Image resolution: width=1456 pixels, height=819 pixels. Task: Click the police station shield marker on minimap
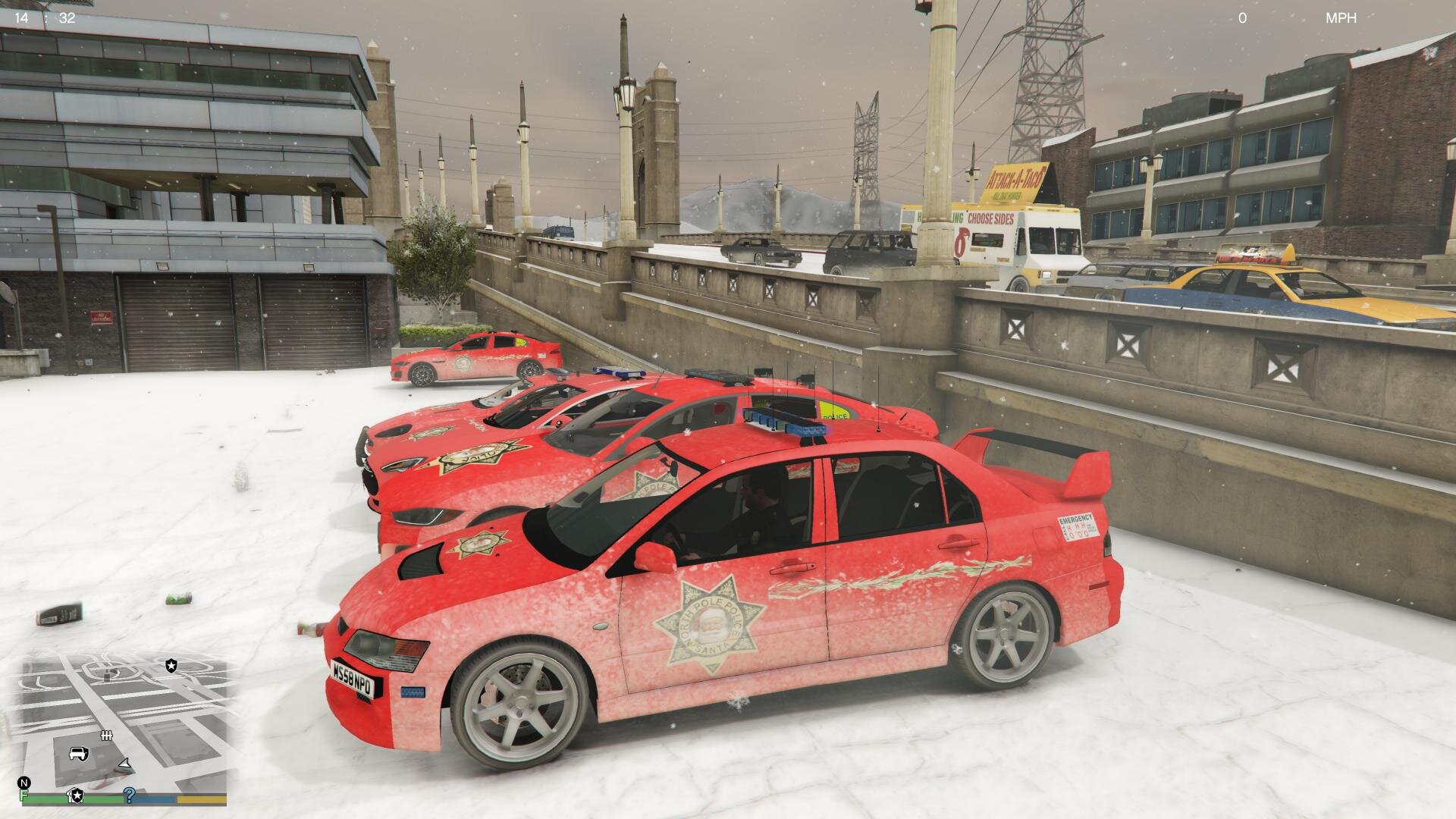click(x=171, y=666)
